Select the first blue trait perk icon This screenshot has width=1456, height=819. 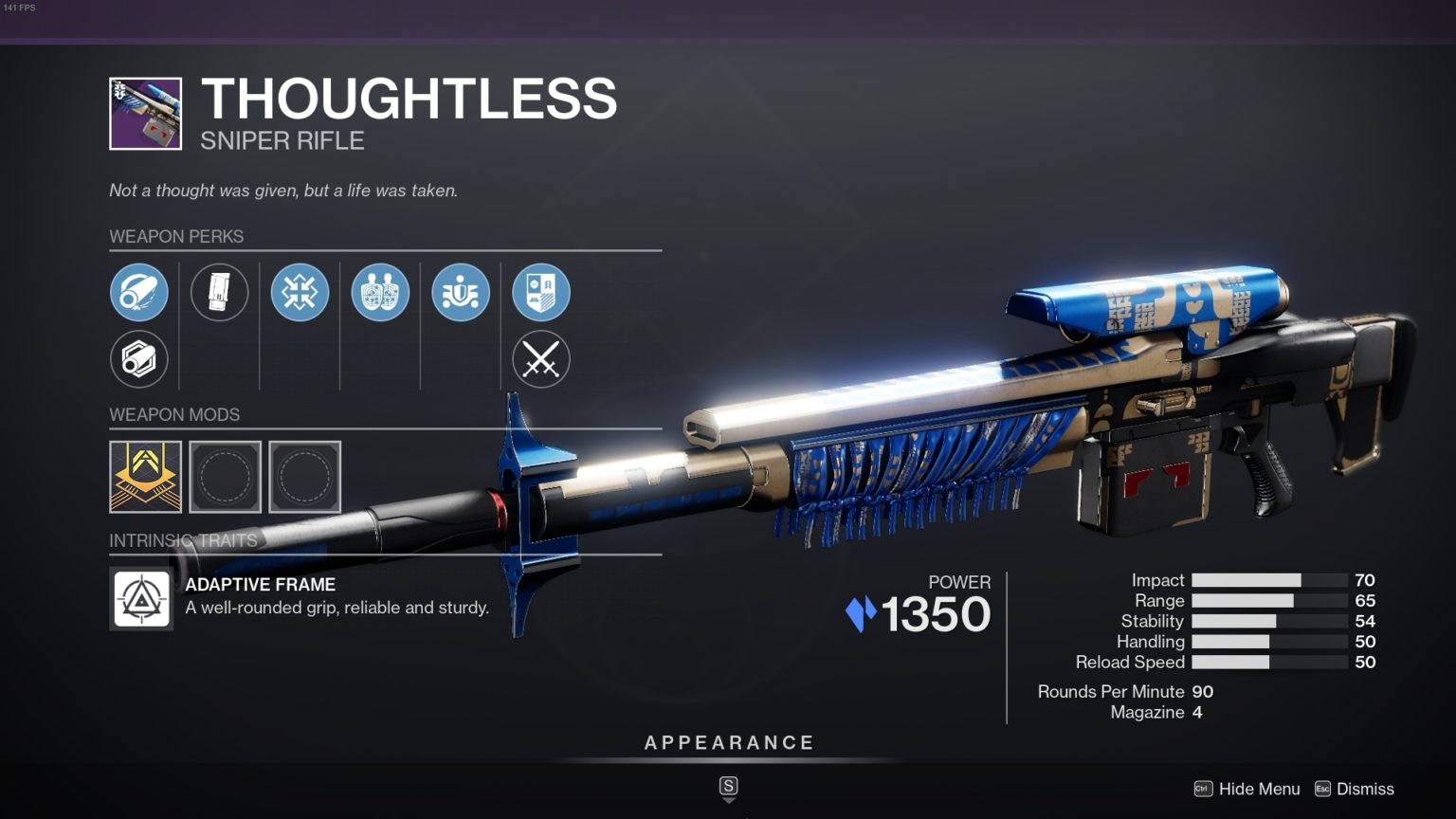click(x=300, y=292)
